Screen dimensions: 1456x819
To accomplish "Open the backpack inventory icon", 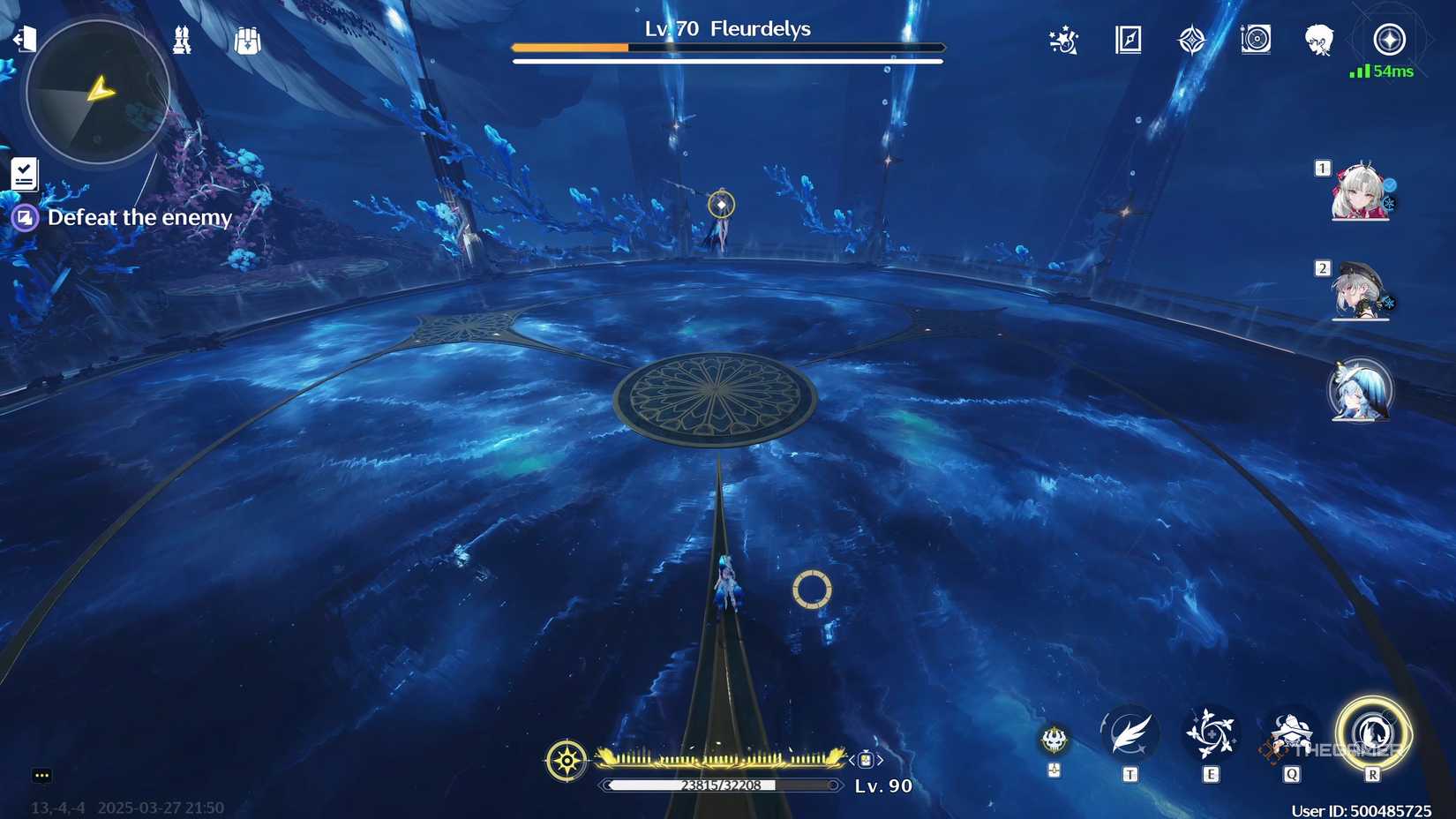I will pos(247,41).
